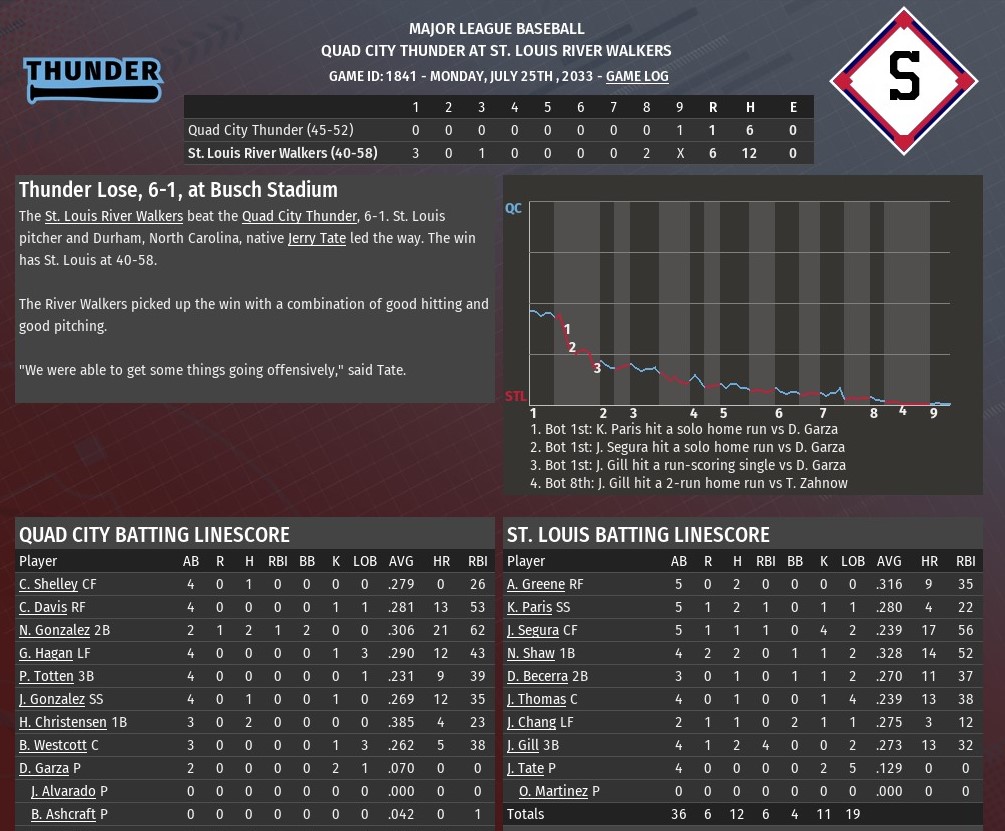Click the Thunder team logo

[93, 78]
